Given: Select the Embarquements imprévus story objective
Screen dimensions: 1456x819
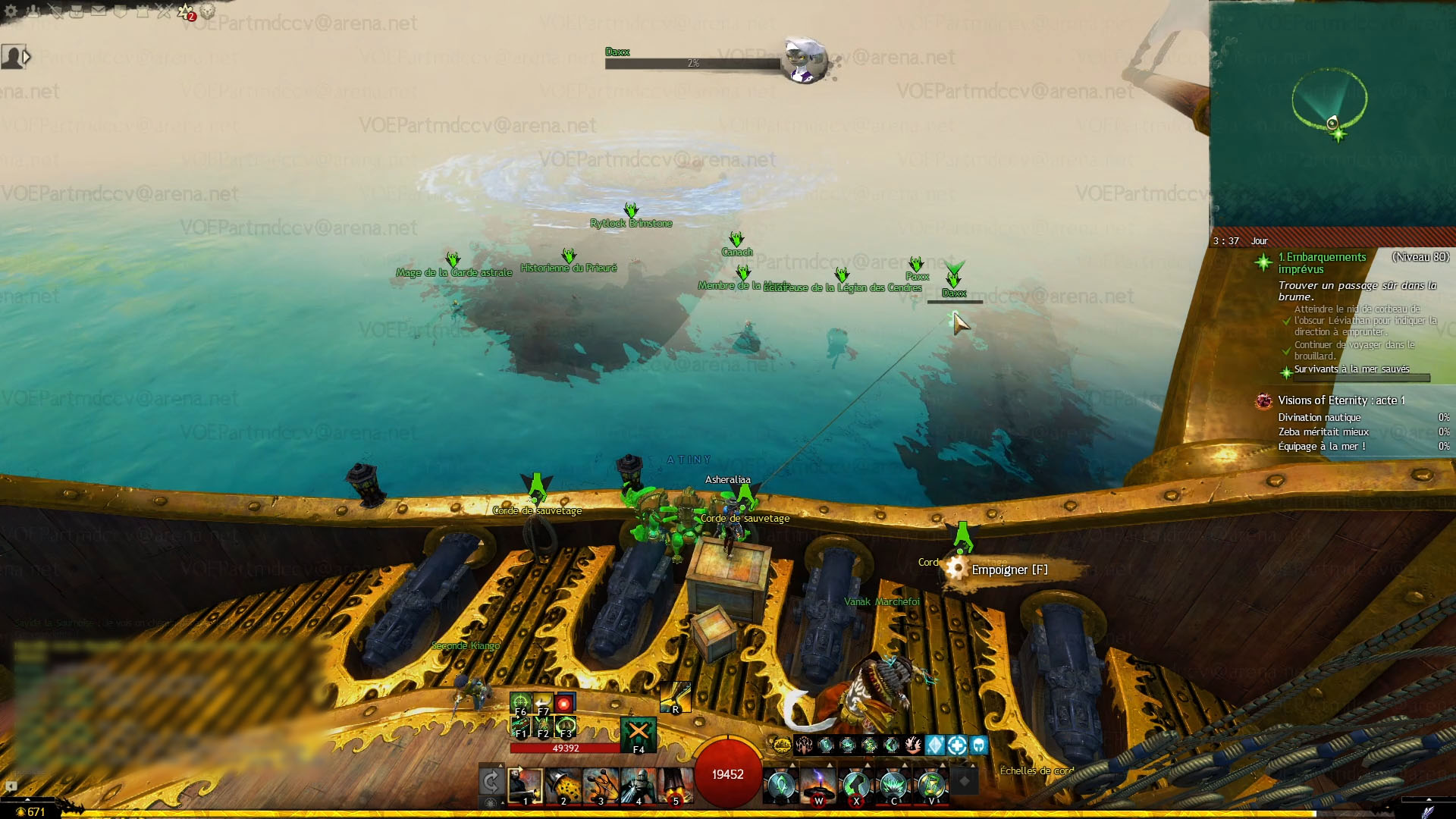Looking at the screenshot, I should [x=1322, y=263].
